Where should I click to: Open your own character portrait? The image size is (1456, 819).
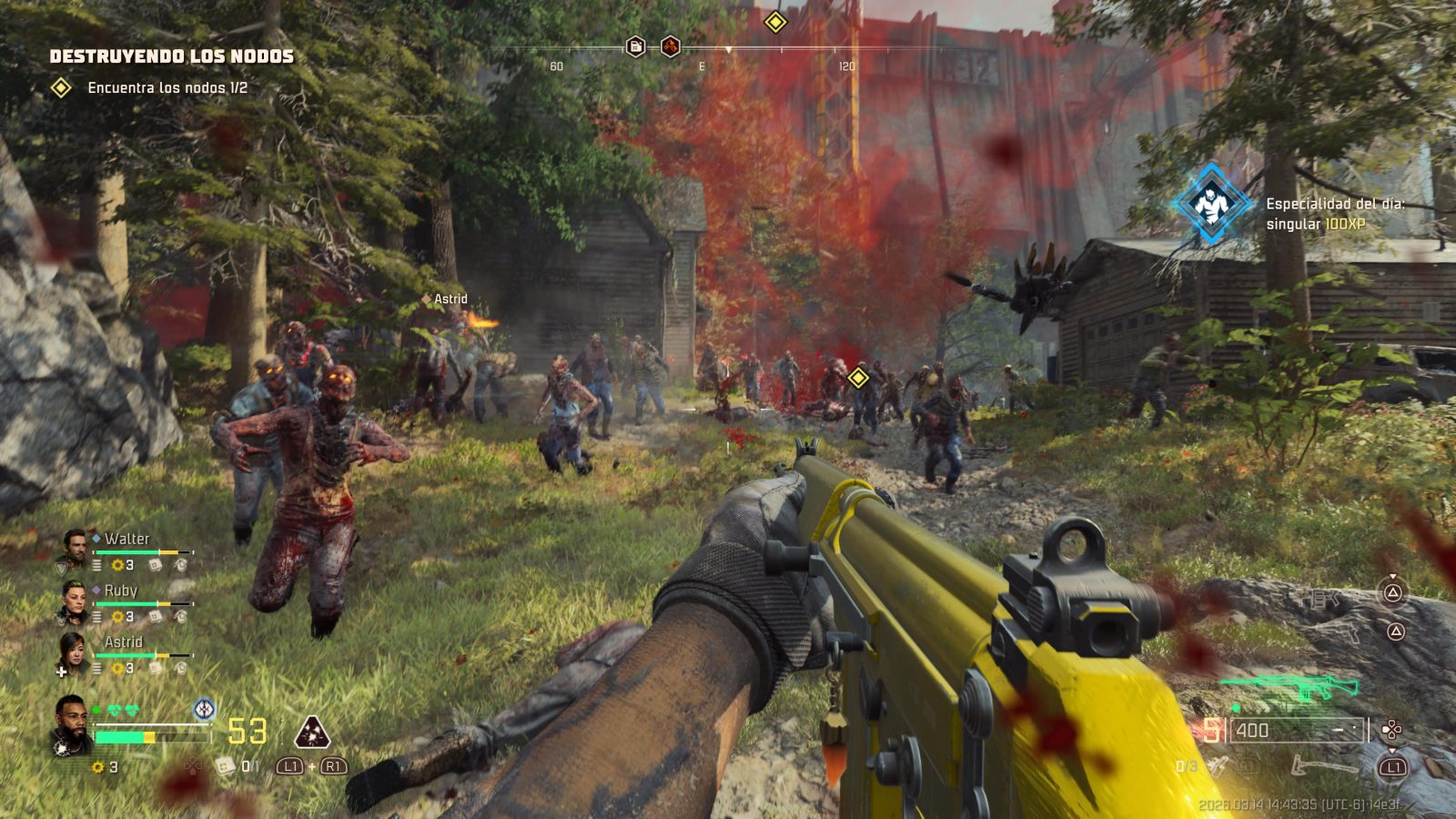(70, 724)
